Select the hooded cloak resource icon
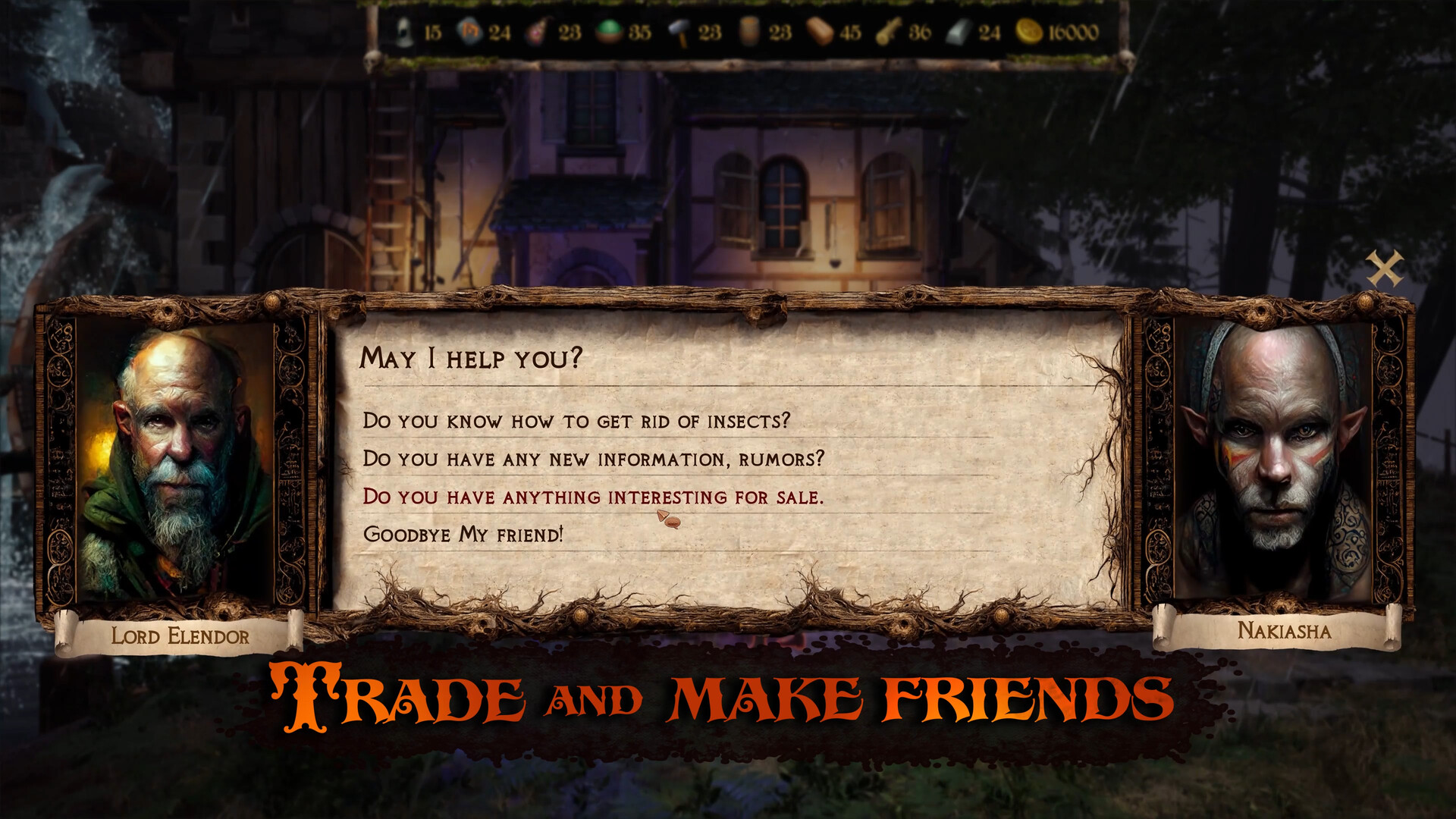Viewport: 1456px width, 819px height. click(x=406, y=32)
